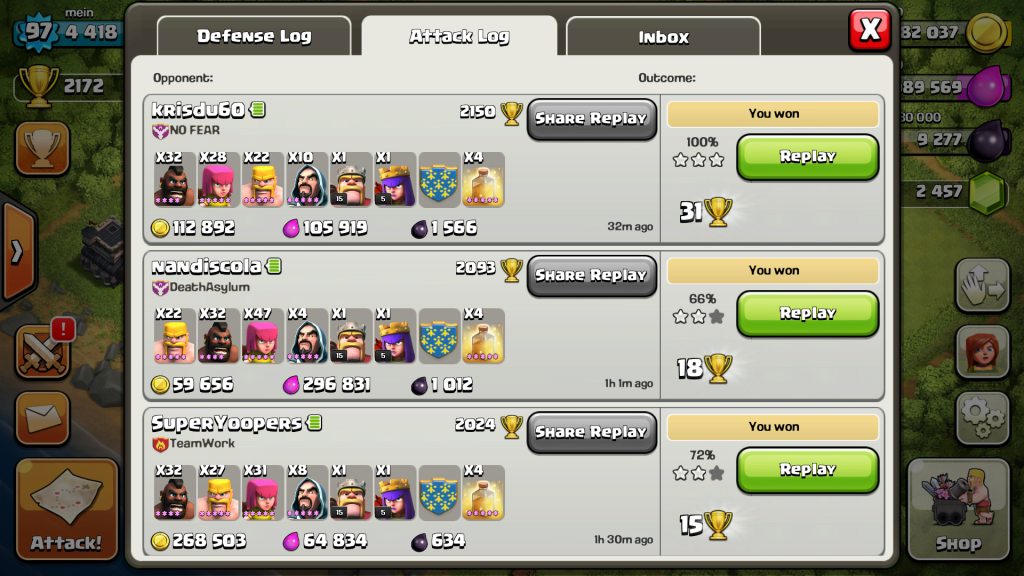This screenshot has height=576, width=1024.
Task: Switch to the Defense Log tab
Action: tap(254, 37)
